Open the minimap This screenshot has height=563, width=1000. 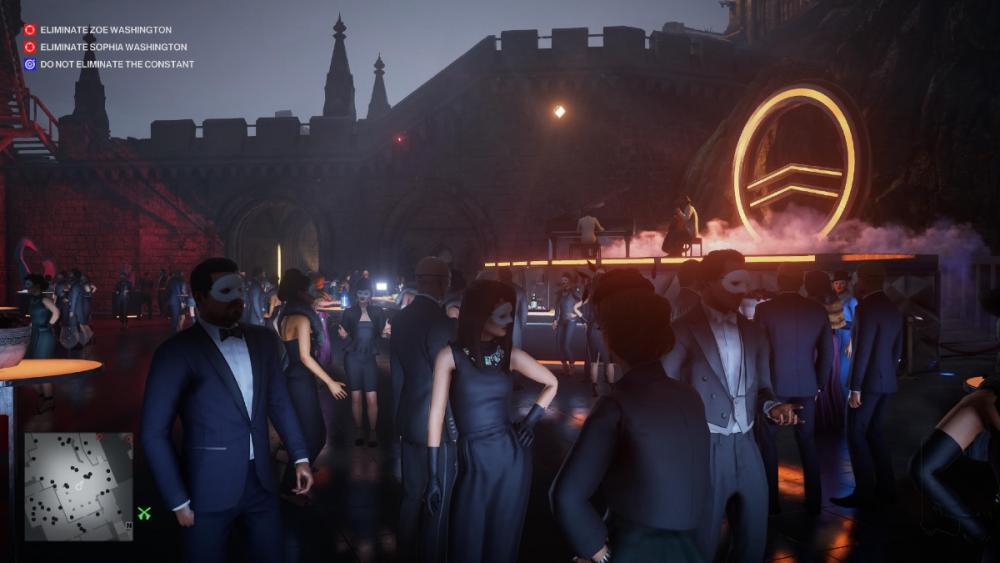78,486
